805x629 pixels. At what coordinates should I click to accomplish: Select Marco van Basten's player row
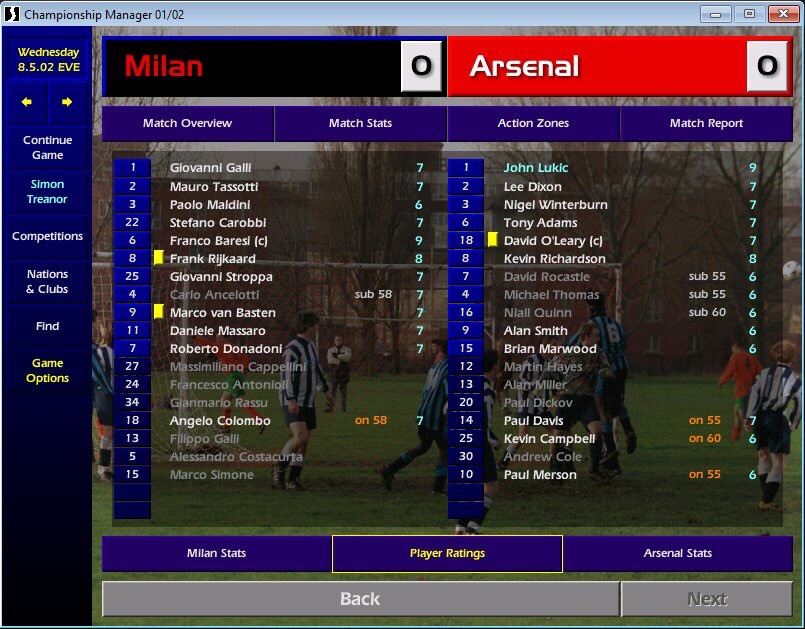click(222, 313)
